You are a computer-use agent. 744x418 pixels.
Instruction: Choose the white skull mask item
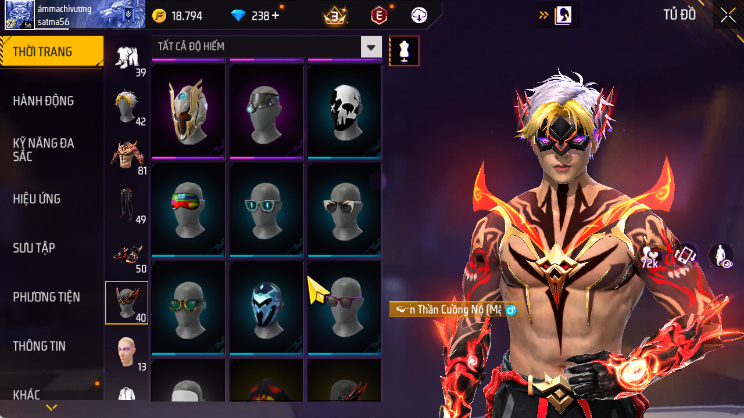pyautogui.click(x=344, y=108)
